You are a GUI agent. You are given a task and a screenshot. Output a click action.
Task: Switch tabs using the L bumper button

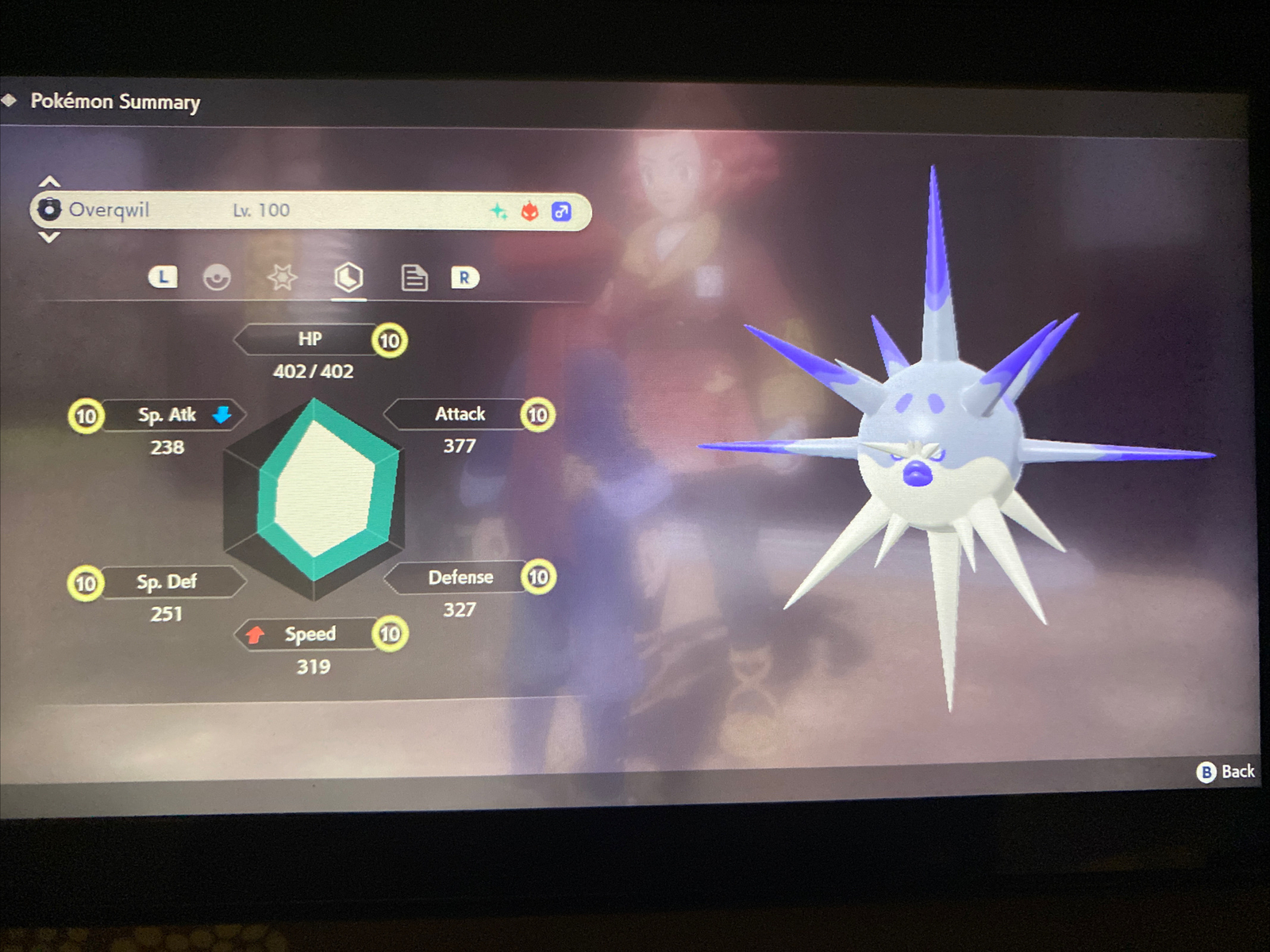tap(162, 278)
